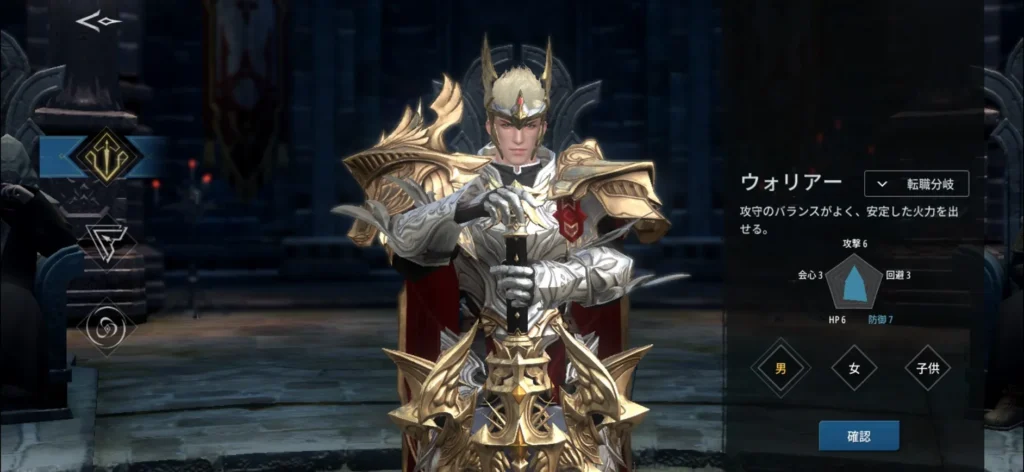Open the 転職分岐 dropdown
The width and height of the screenshot is (1024, 472).
point(916,184)
